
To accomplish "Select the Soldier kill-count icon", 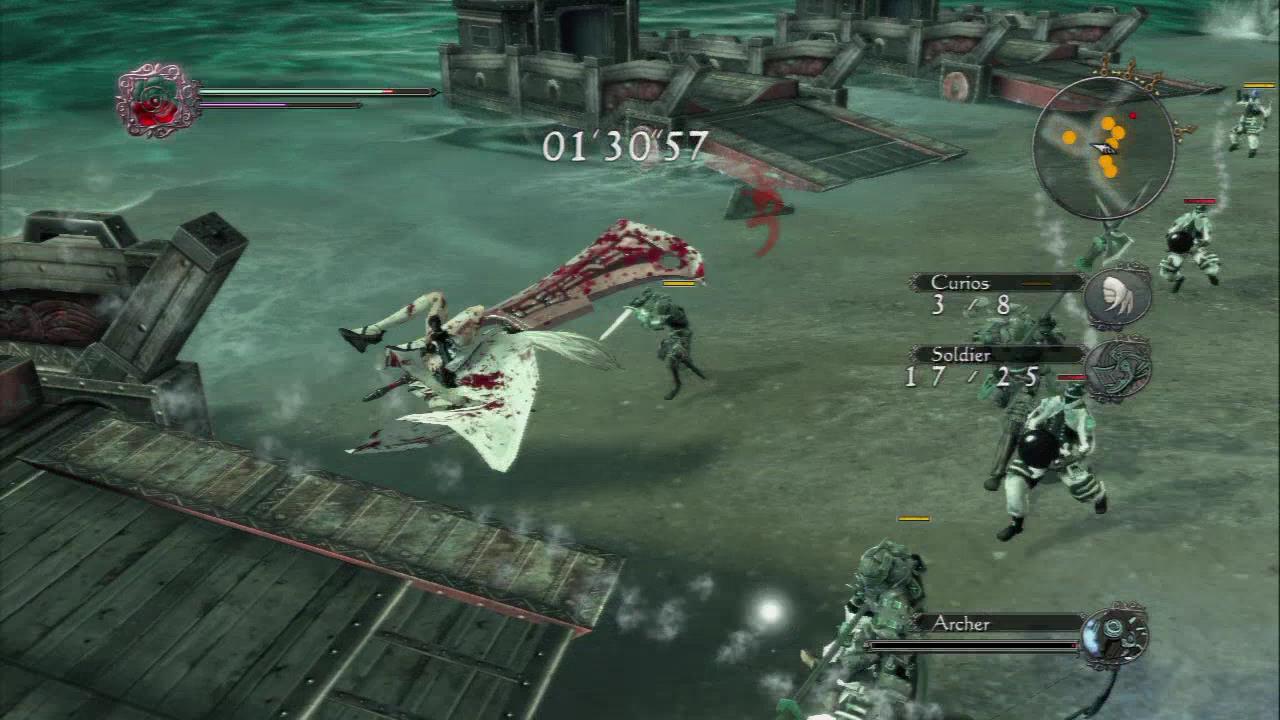I will 1117,368.
